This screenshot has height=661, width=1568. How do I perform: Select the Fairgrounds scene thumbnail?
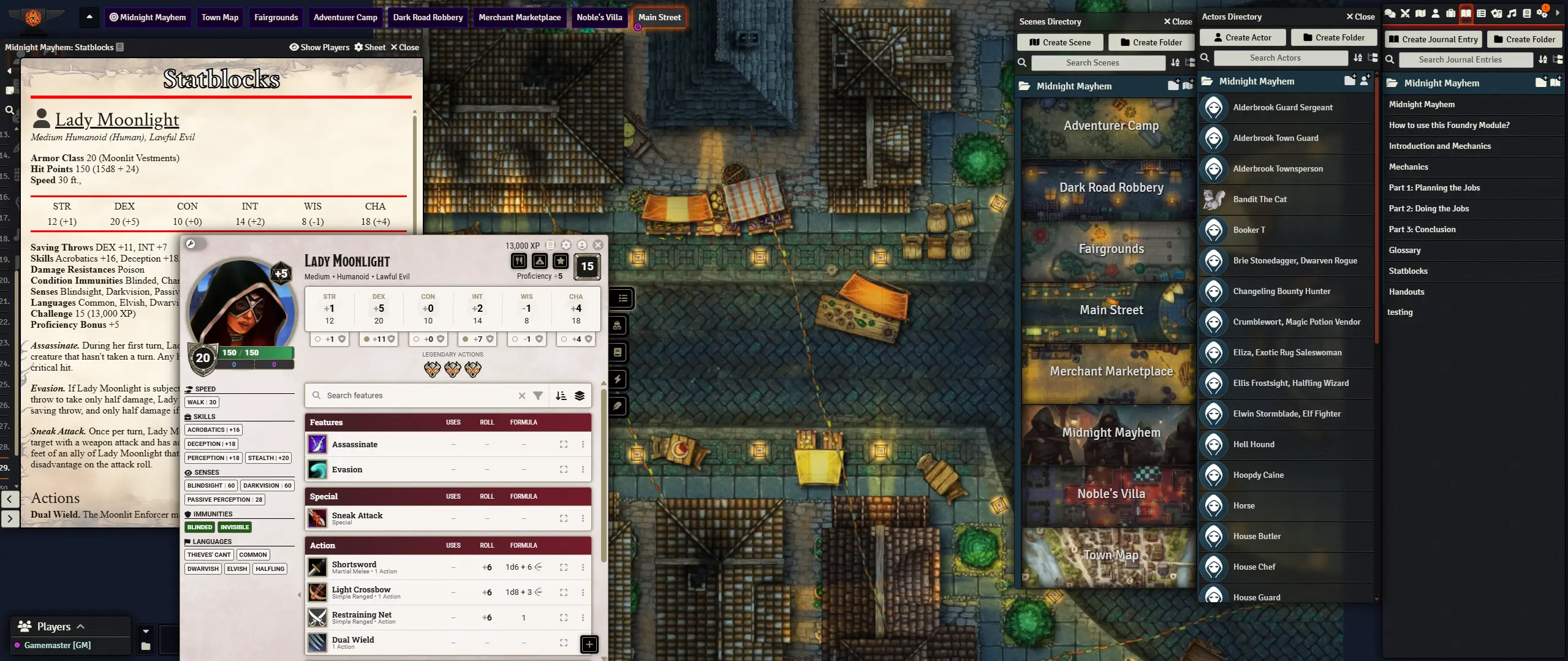pyautogui.click(x=1110, y=249)
